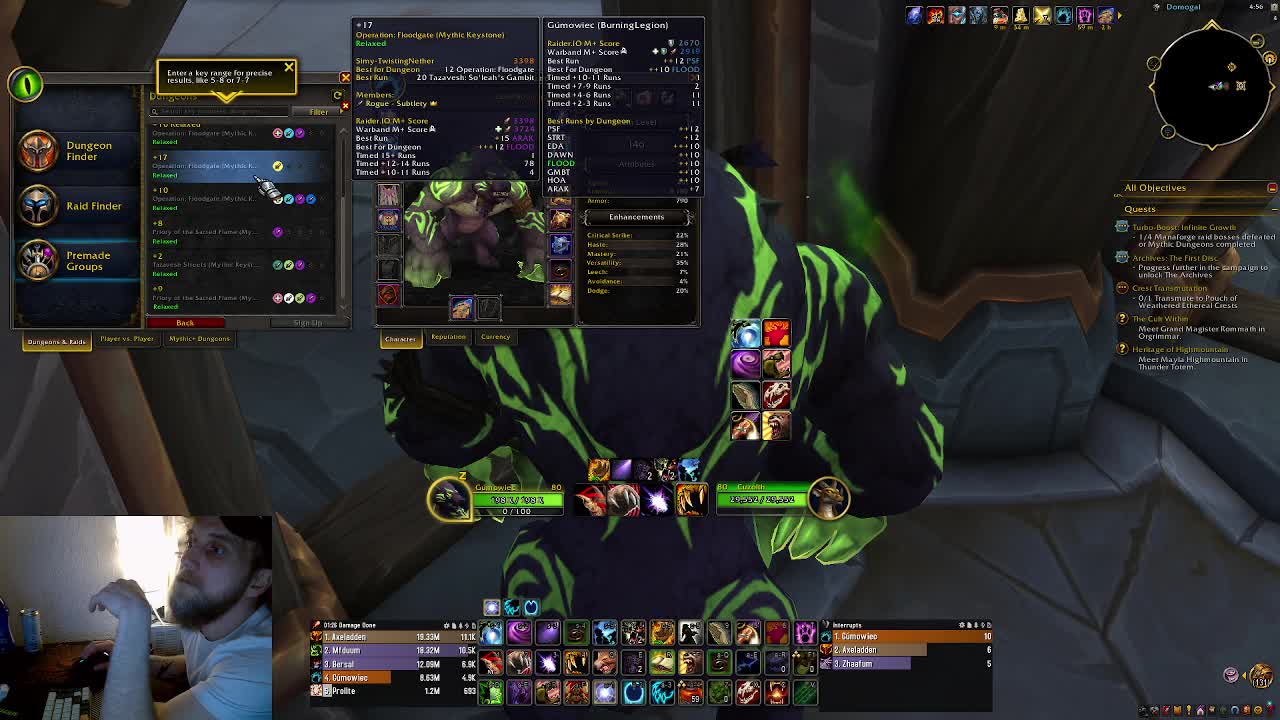The height and width of the screenshot is (720, 1280).
Task: Open the Reputation tab
Action: (x=448, y=337)
